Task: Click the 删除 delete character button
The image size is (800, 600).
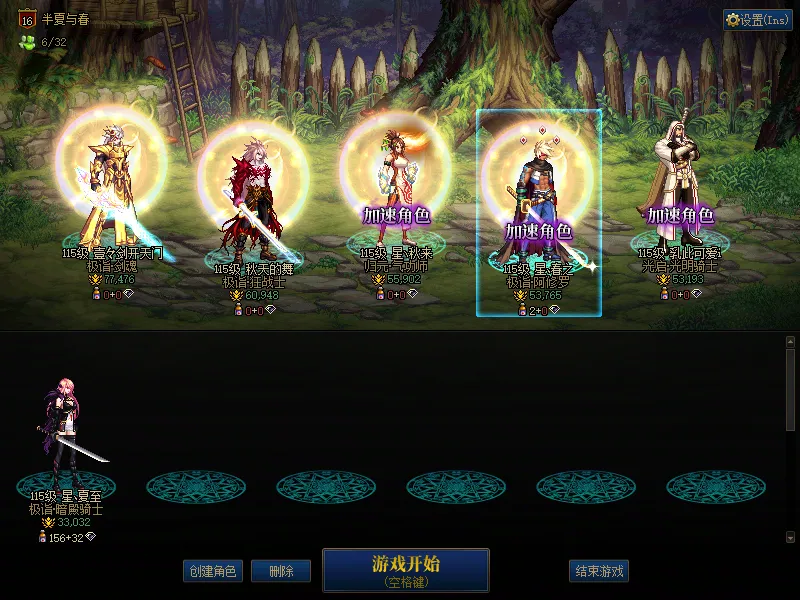Action: pyautogui.click(x=280, y=572)
